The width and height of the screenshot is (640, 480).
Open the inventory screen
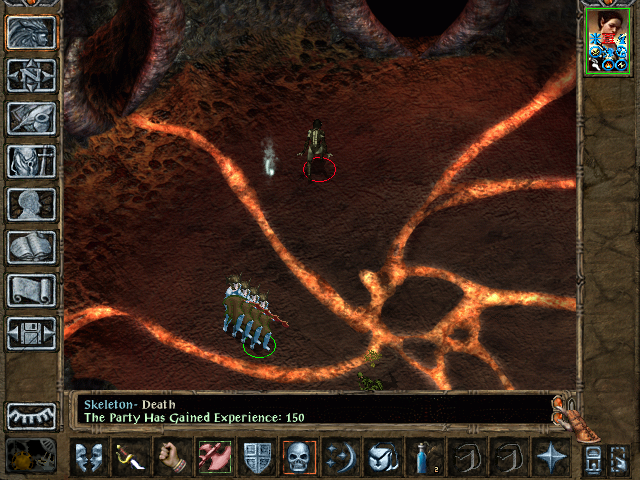coord(32,161)
